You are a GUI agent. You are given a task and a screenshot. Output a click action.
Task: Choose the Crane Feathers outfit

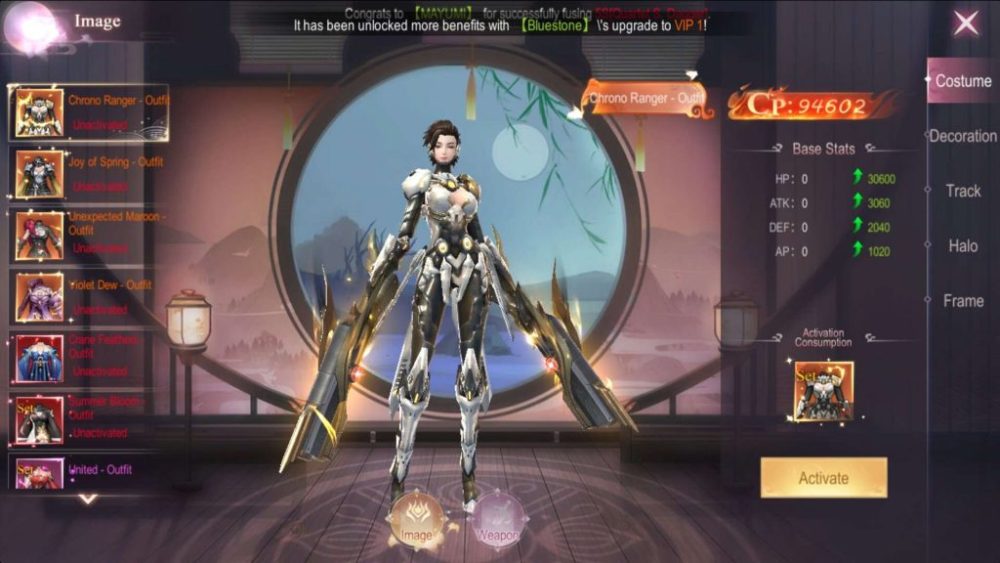tap(88, 358)
